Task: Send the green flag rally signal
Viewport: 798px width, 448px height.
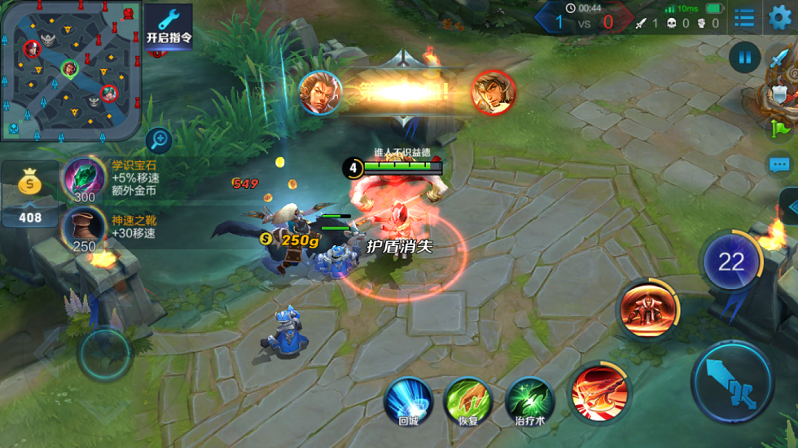Action: pos(780,128)
